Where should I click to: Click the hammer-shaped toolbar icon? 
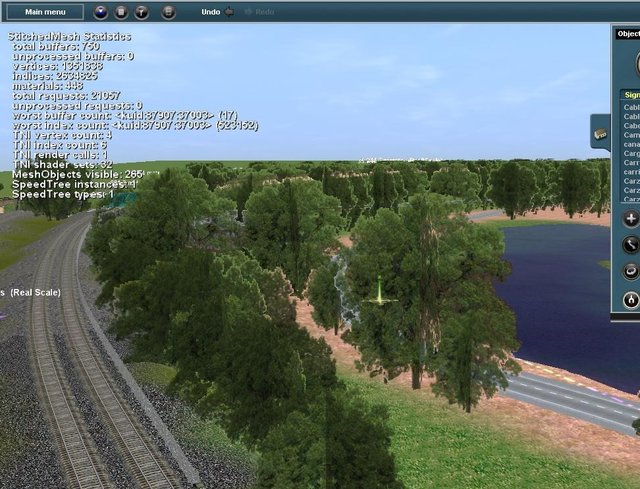pos(141,12)
